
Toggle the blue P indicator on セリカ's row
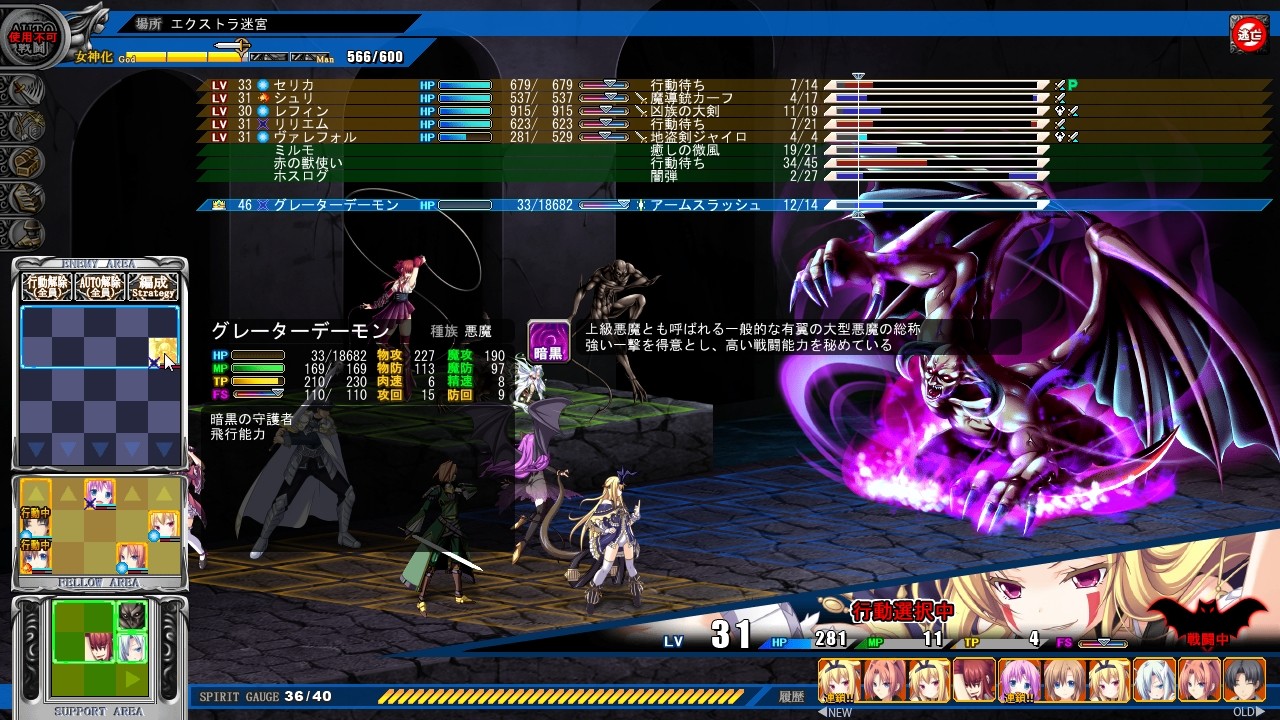[1074, 84]
